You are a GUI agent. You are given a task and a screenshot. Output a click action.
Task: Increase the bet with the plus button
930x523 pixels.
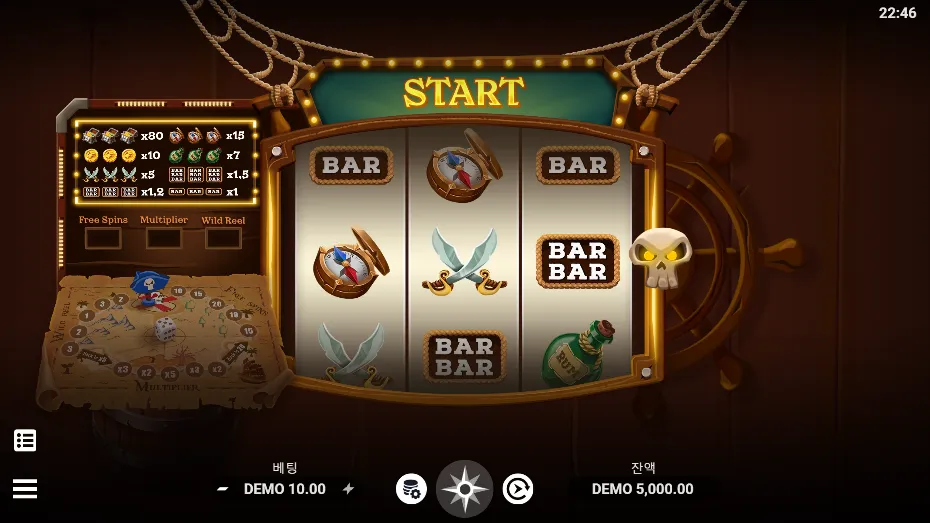coord(348,489)
